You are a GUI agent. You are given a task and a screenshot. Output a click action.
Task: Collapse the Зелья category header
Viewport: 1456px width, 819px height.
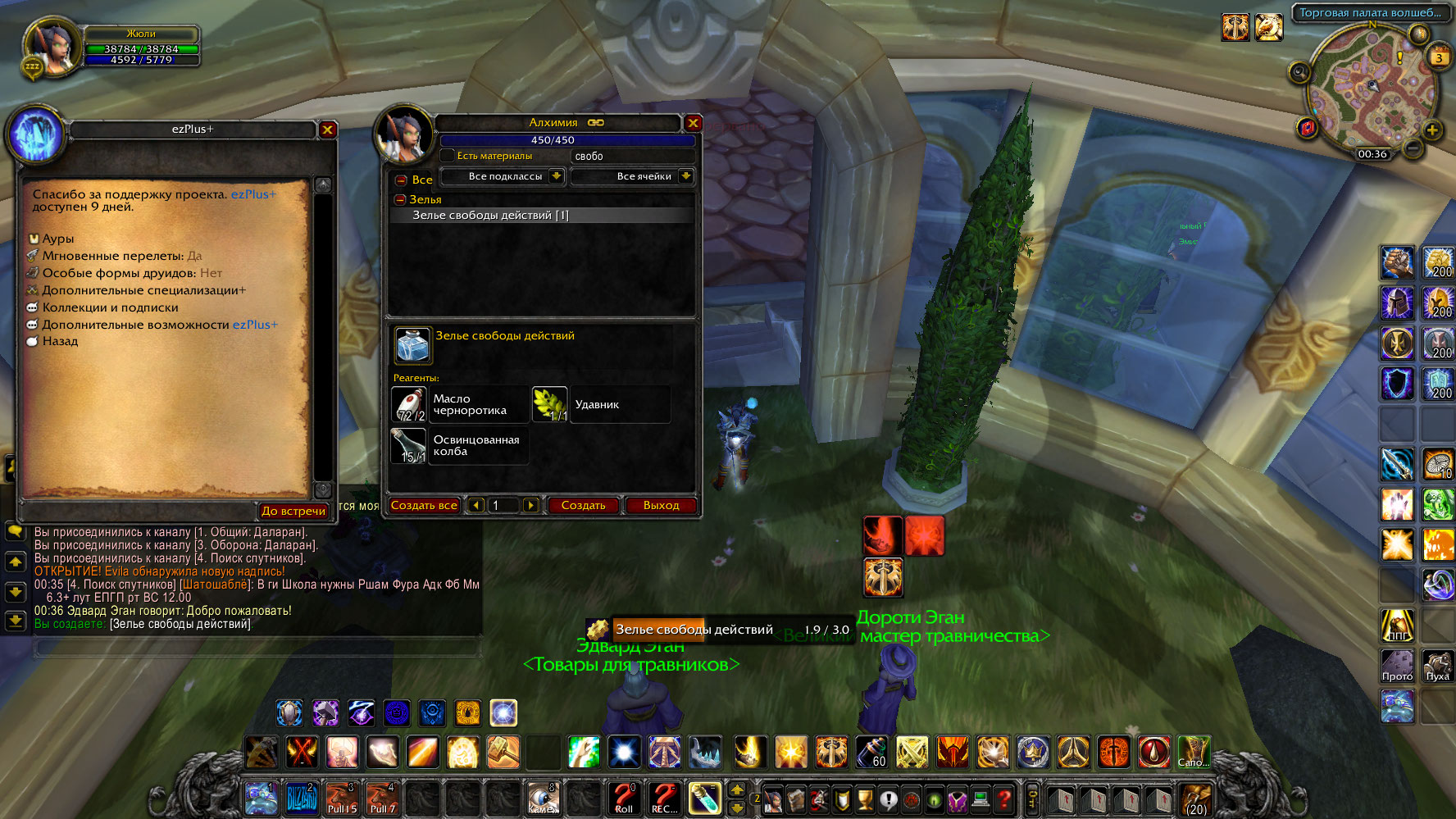(401, 199)
